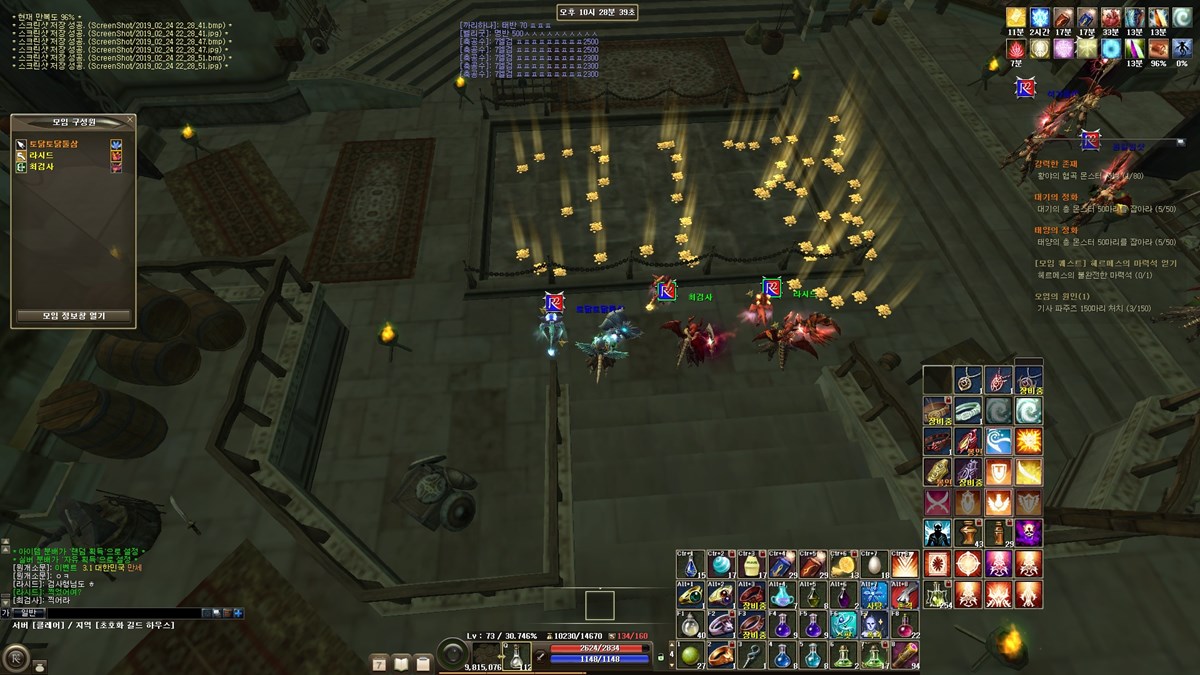Select the green orb in hotbar slot 1
1200x675 pixels.
tap(688, 656)
